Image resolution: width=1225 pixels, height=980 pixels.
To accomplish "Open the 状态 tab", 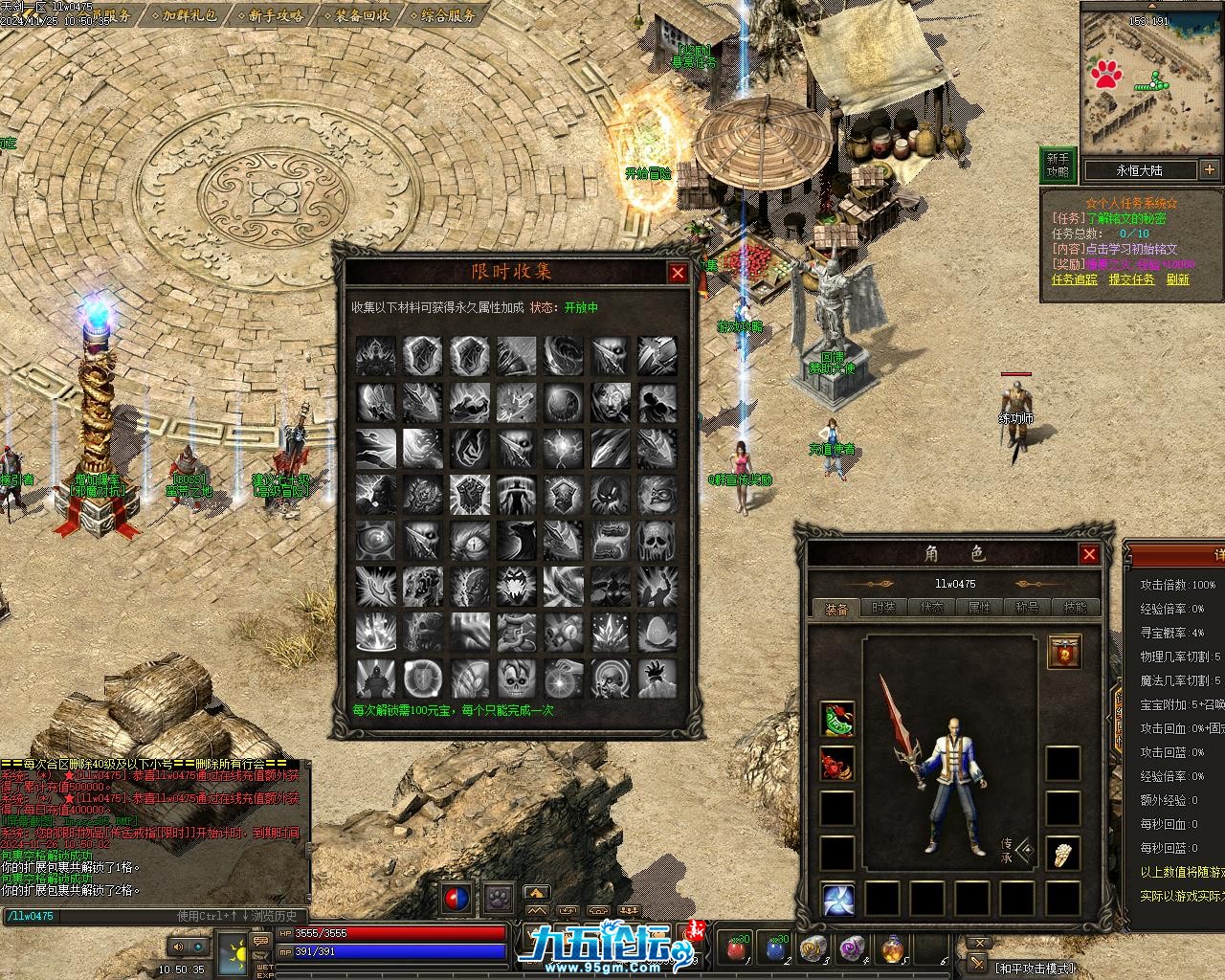I will pyautogui.click(x=931, y=608).
